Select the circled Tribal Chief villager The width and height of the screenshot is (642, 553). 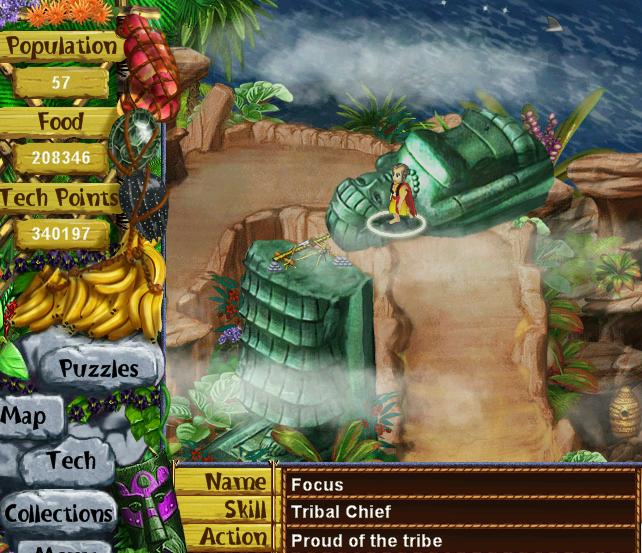(x=401, y=197)
